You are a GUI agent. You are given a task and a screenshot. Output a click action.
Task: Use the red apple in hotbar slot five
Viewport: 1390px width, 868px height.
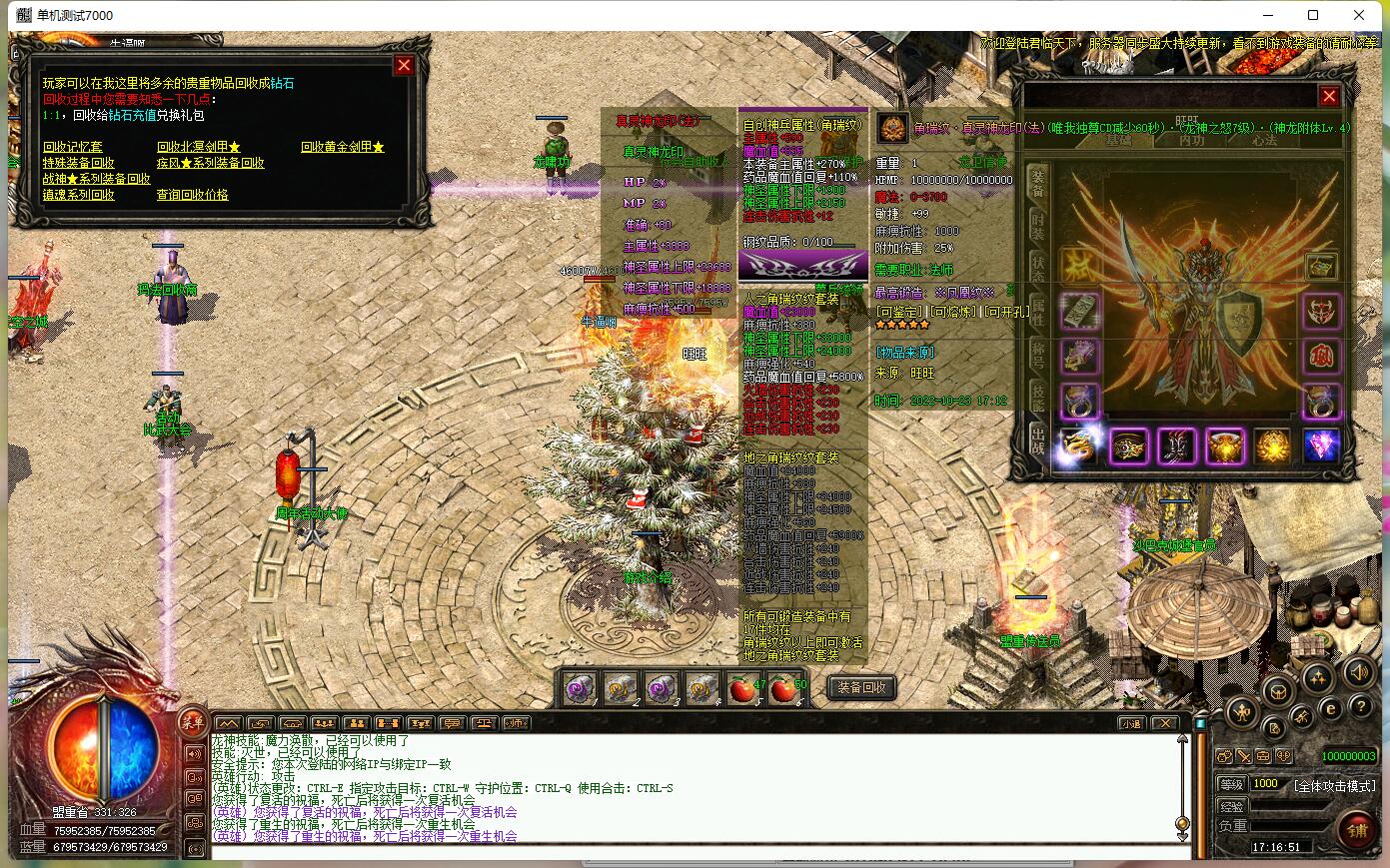coord(741,688)
